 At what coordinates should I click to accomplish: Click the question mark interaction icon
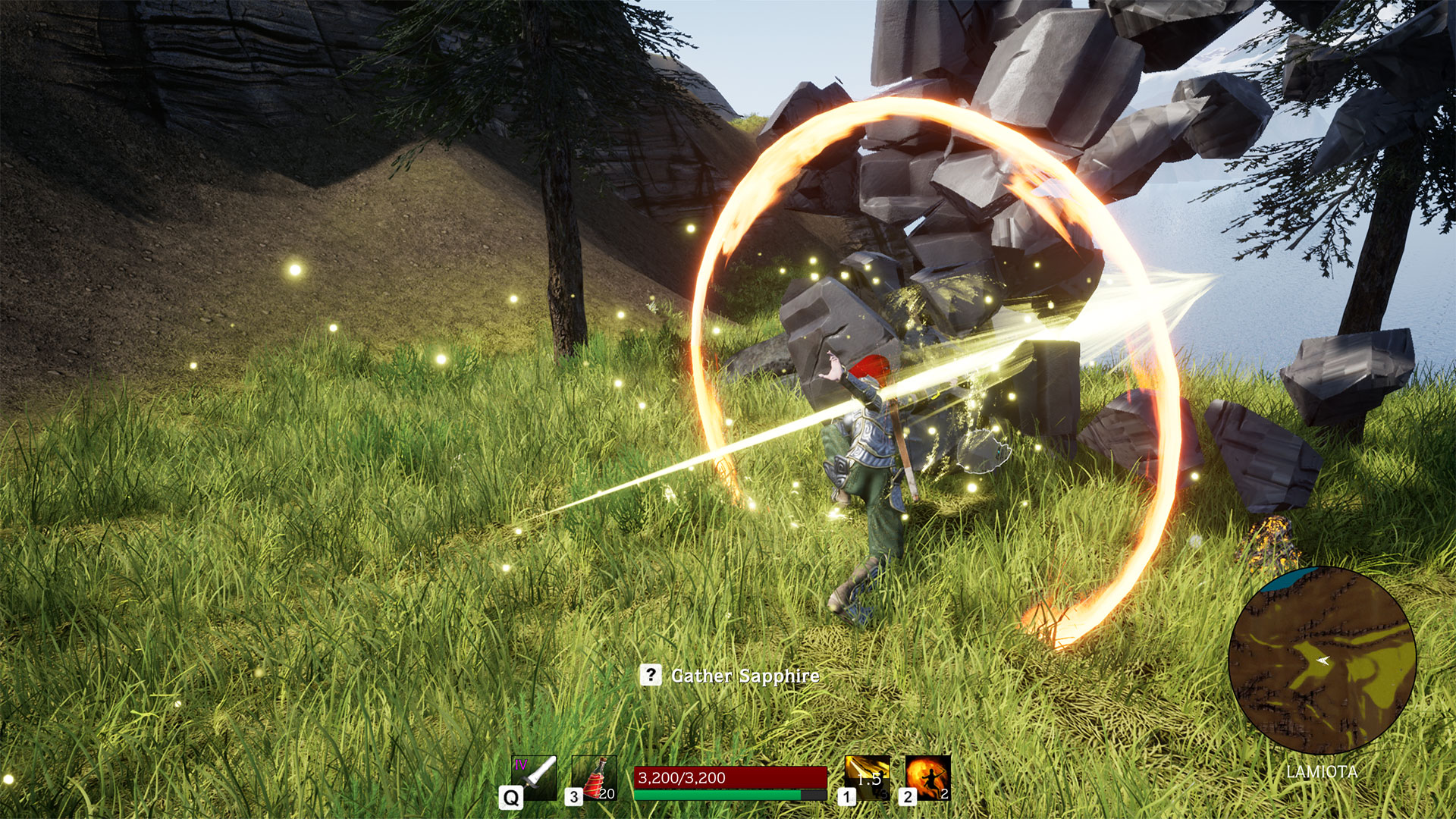coord(651,674)
